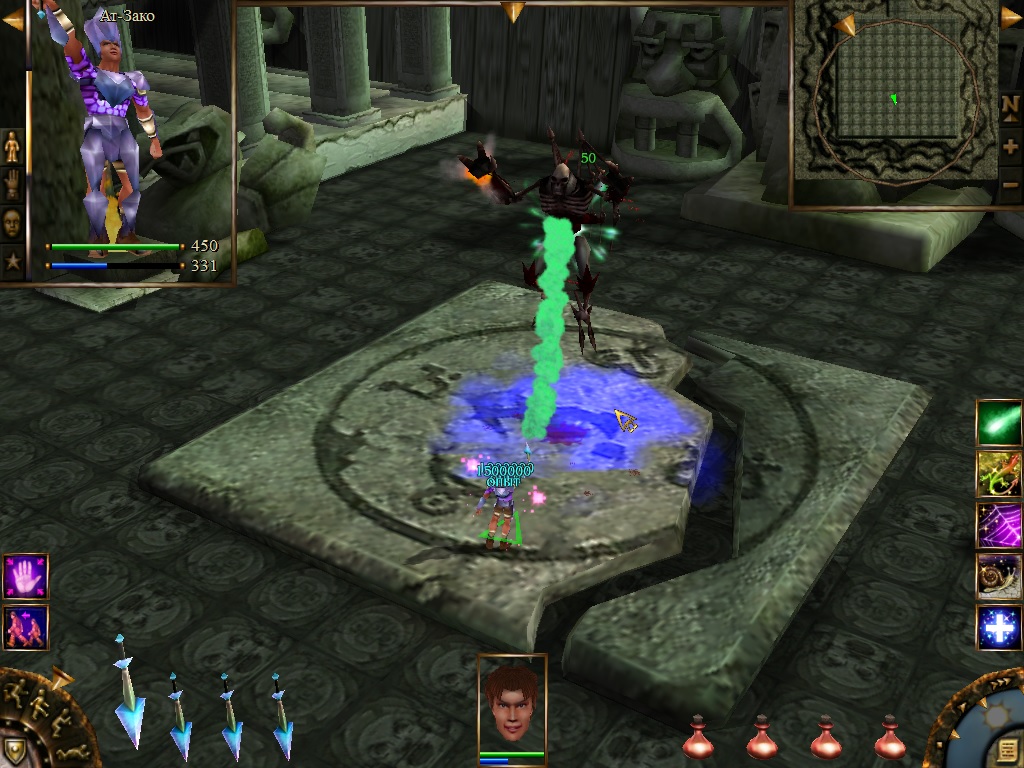This screenshot has width=1024, height=768.
Task: Click the minimap view
Action: pyautogui.click(x=895, y=98)
